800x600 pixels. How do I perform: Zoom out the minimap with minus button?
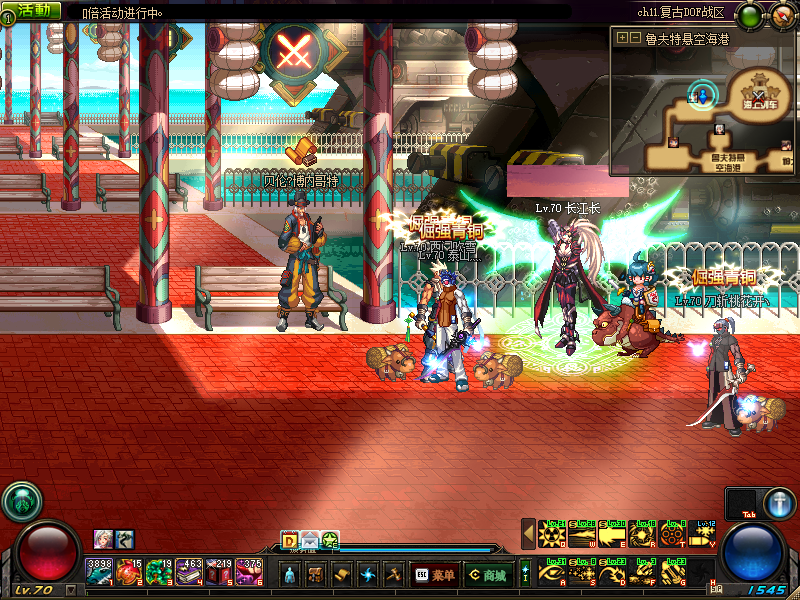[x=634, y=38]
